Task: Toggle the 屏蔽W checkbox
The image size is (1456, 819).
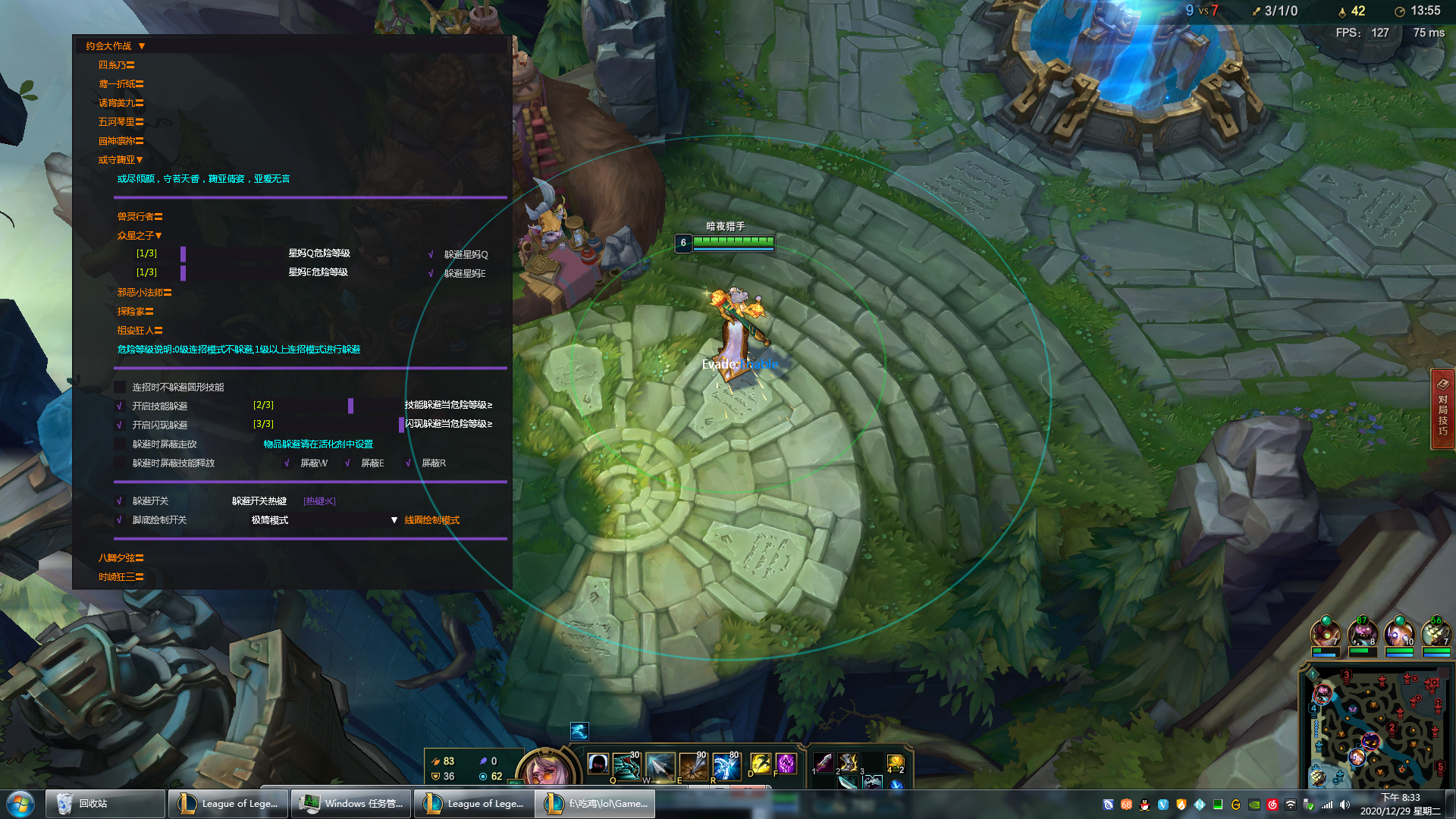Action: [287, 463]
